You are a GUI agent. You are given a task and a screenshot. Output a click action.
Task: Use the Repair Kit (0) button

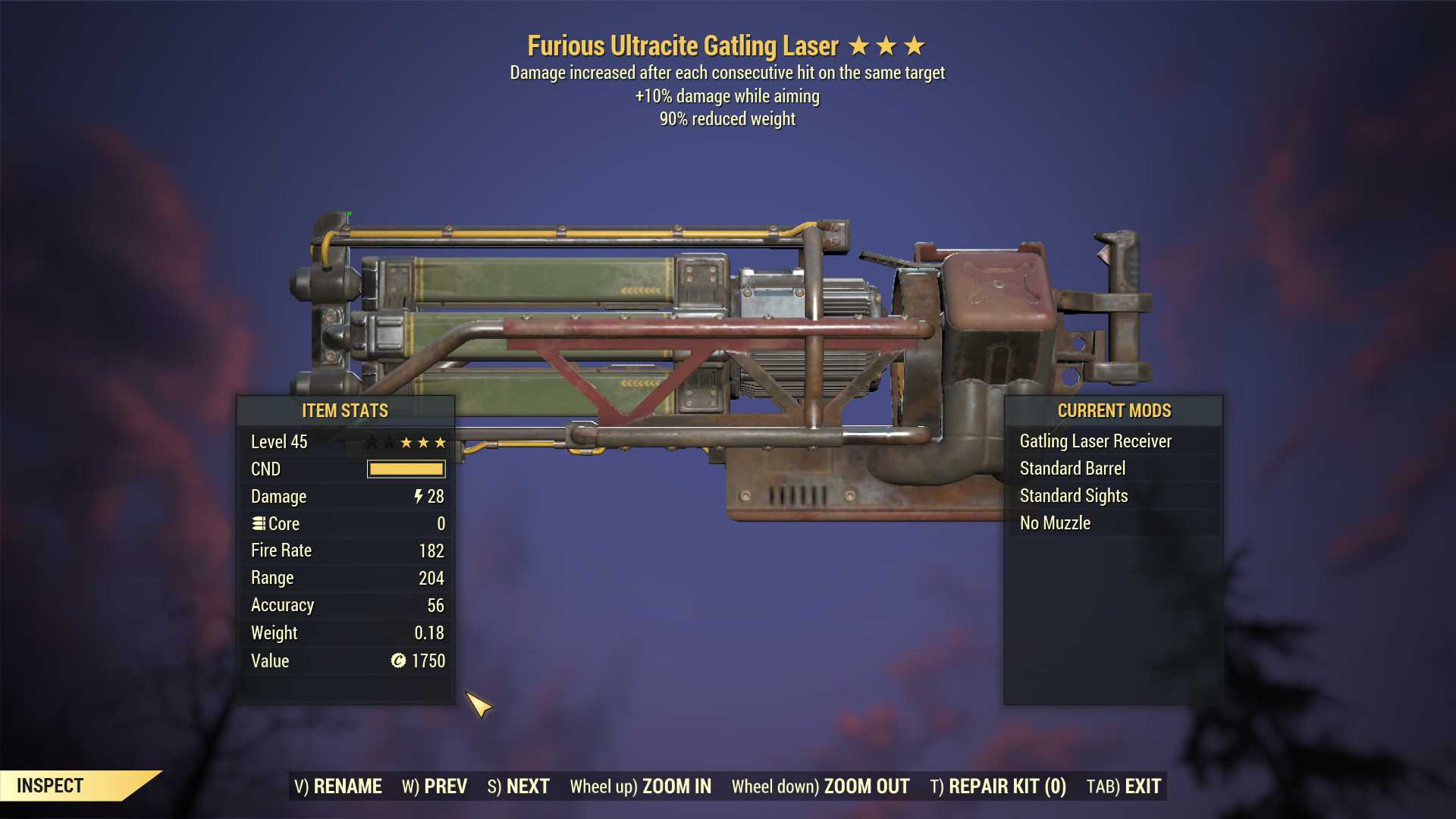point(998,786)
